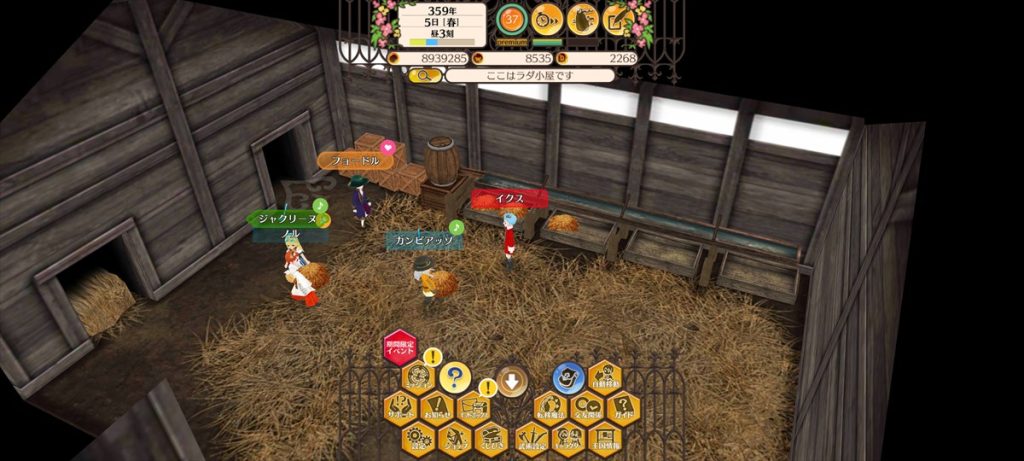Open the beetle backpack icon at top

click(583, 18)
